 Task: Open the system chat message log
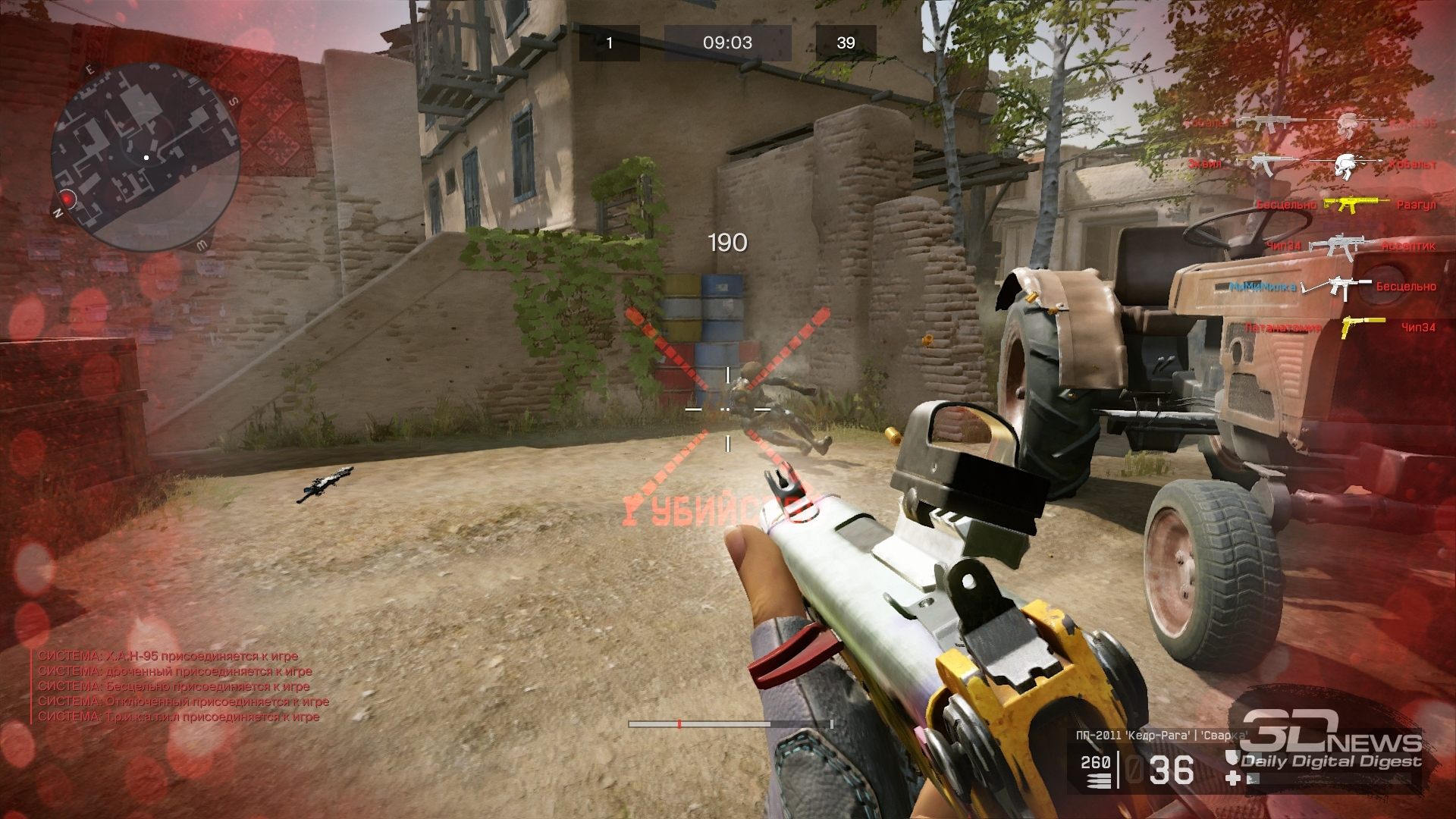point(184,686)
